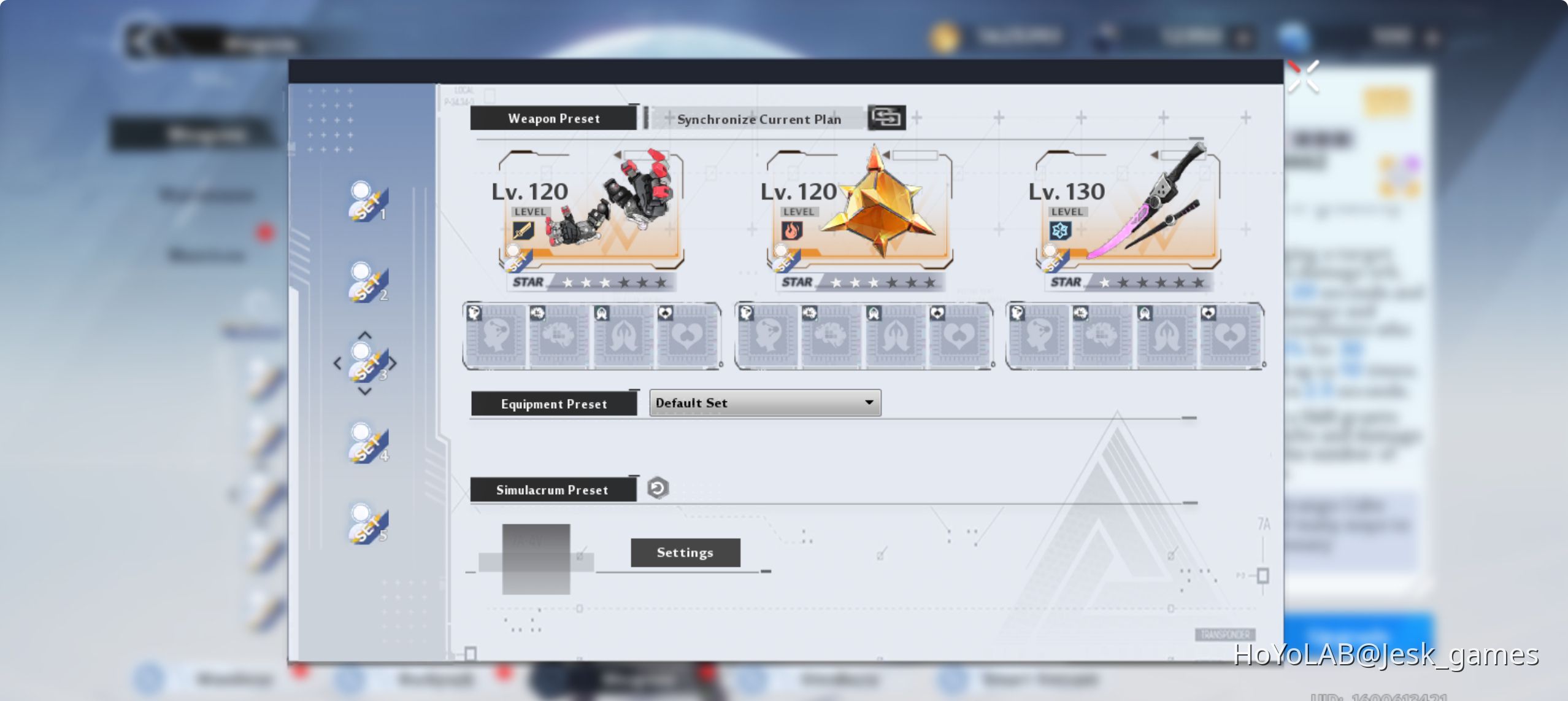The height and width of the screenshot is (701, 1568).
Task: Adjust the star rating bar of the fist weapon
Action: (x=607, y=282)
